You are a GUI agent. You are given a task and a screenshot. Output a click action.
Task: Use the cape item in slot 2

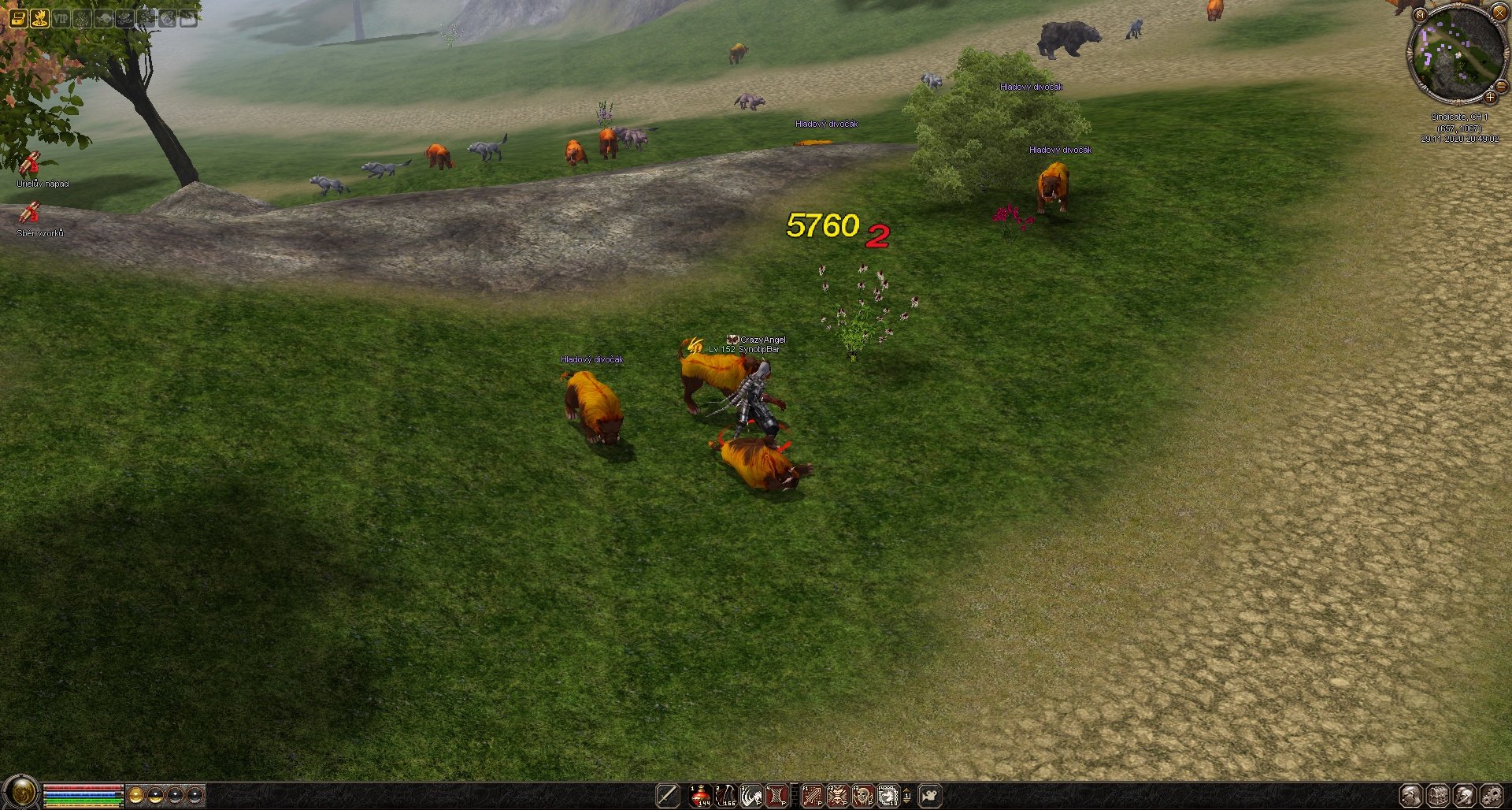[725, 796]
